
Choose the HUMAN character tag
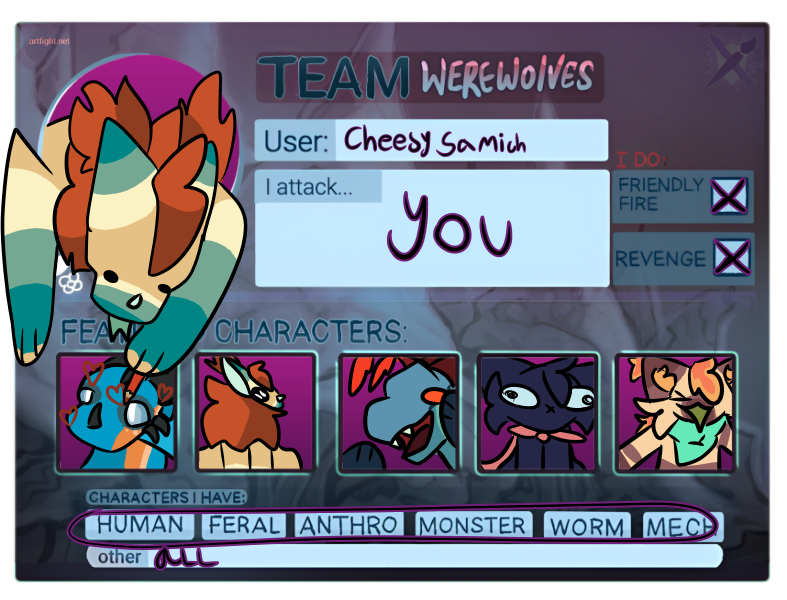(x=140, y=525)
